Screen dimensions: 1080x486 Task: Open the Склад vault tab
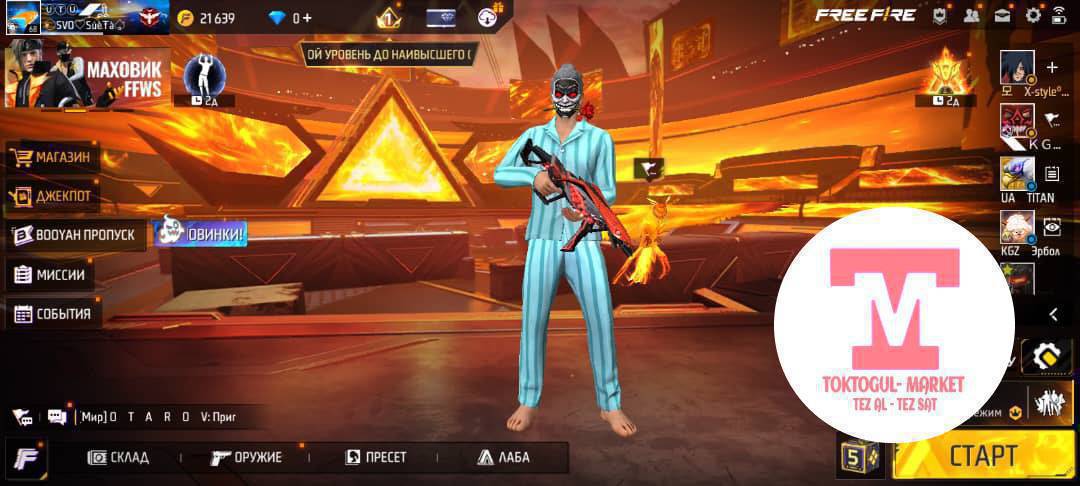pyautogui.click(x=118, y=457)
